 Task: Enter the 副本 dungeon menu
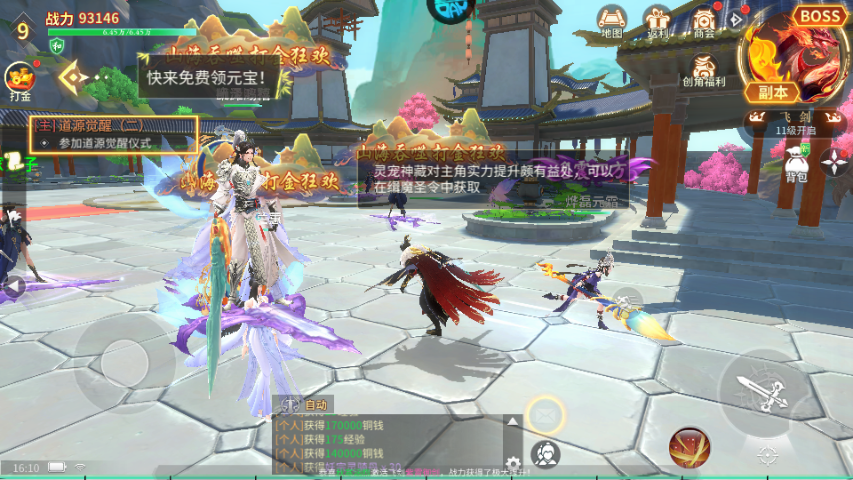pos(774,92)
